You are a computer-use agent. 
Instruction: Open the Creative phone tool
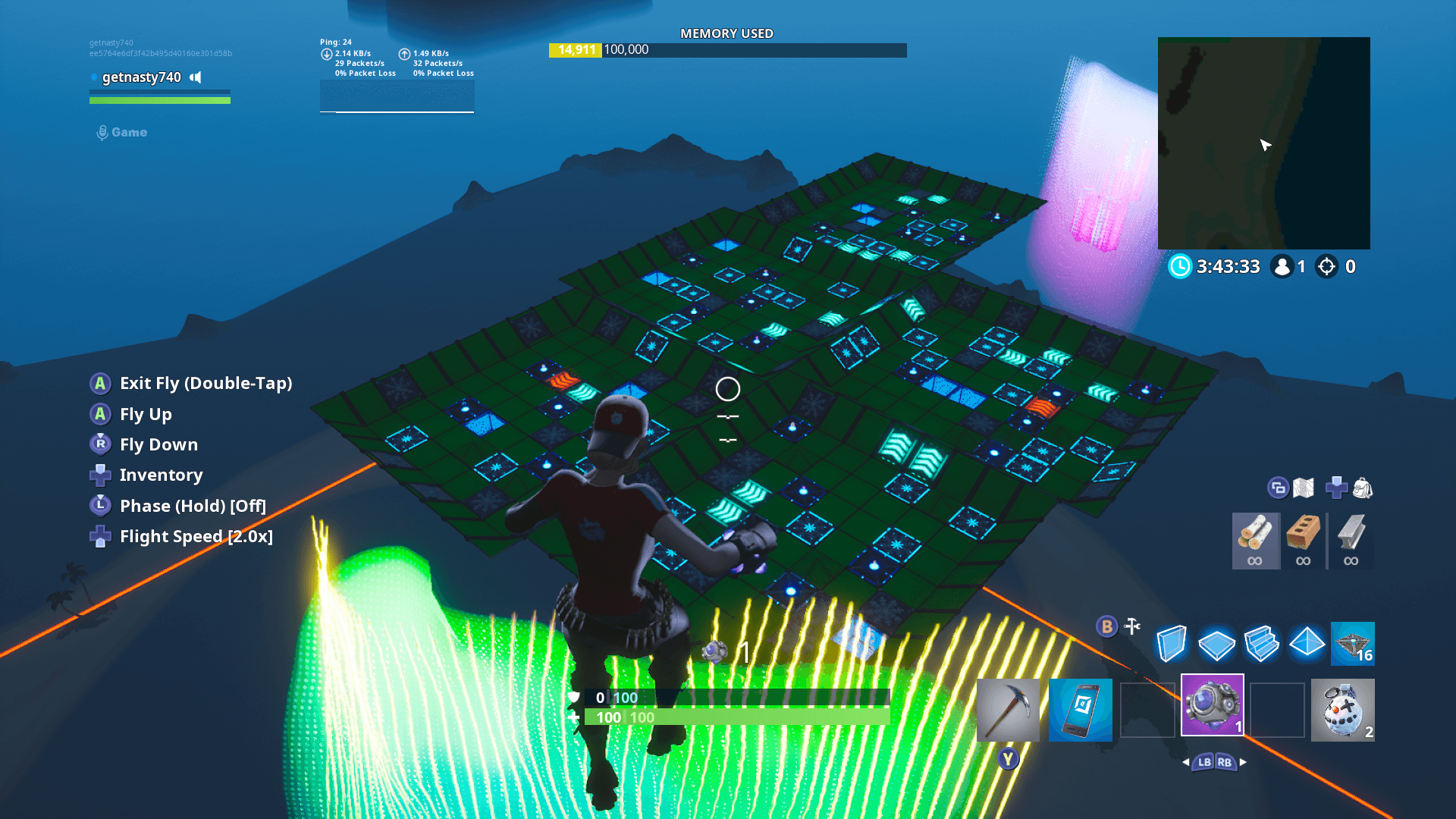pos(1080,710)
